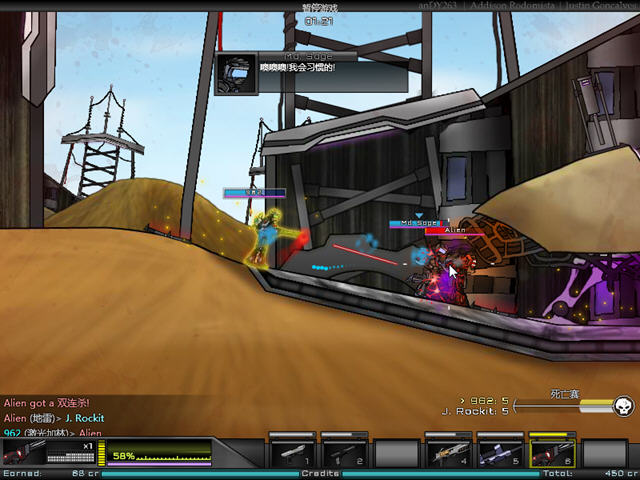Select weapon slot 1 pistol
This screenshot has height=480, width=640.
[292, 451]
